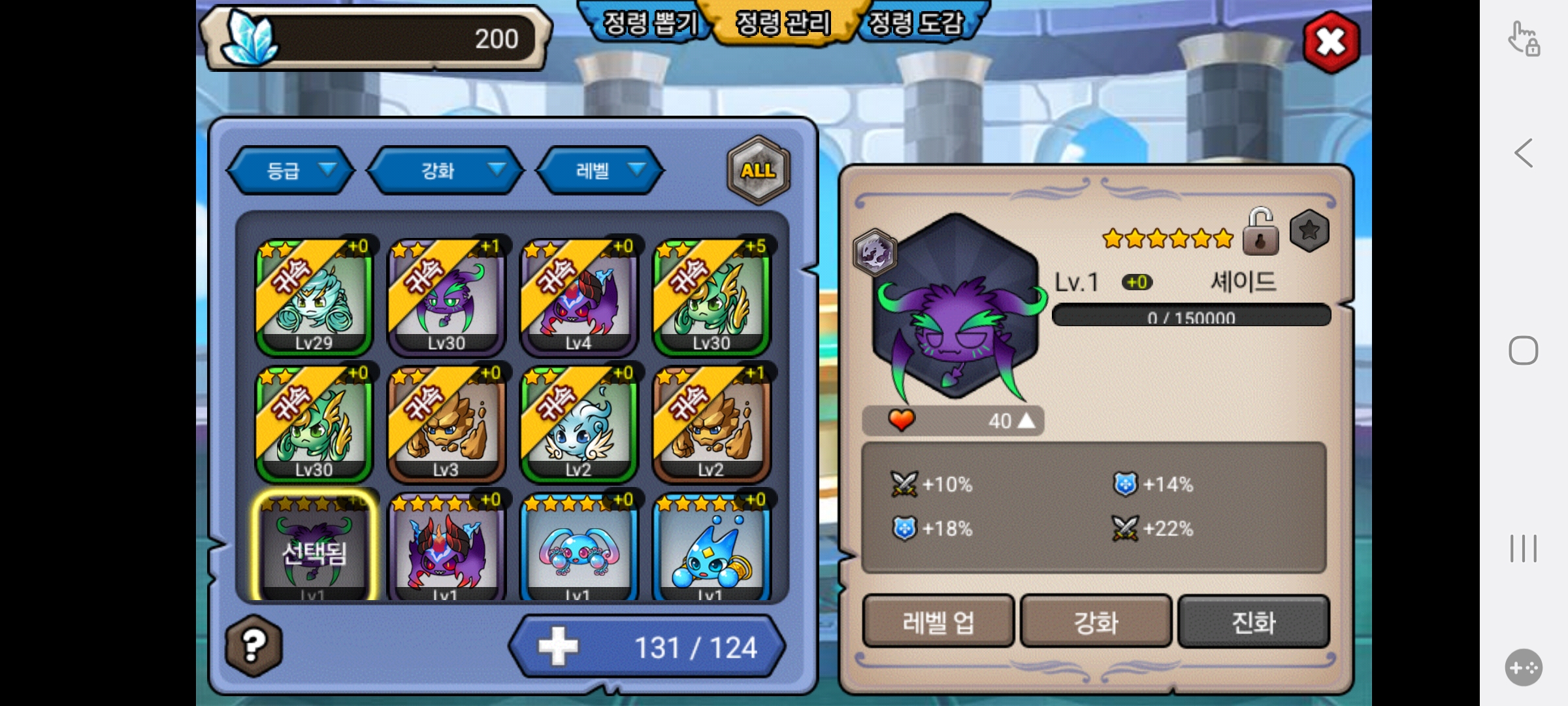The image size is (1568, 706).
Task: Tap the 진화 evolve button
Action: click(1253, 622)
